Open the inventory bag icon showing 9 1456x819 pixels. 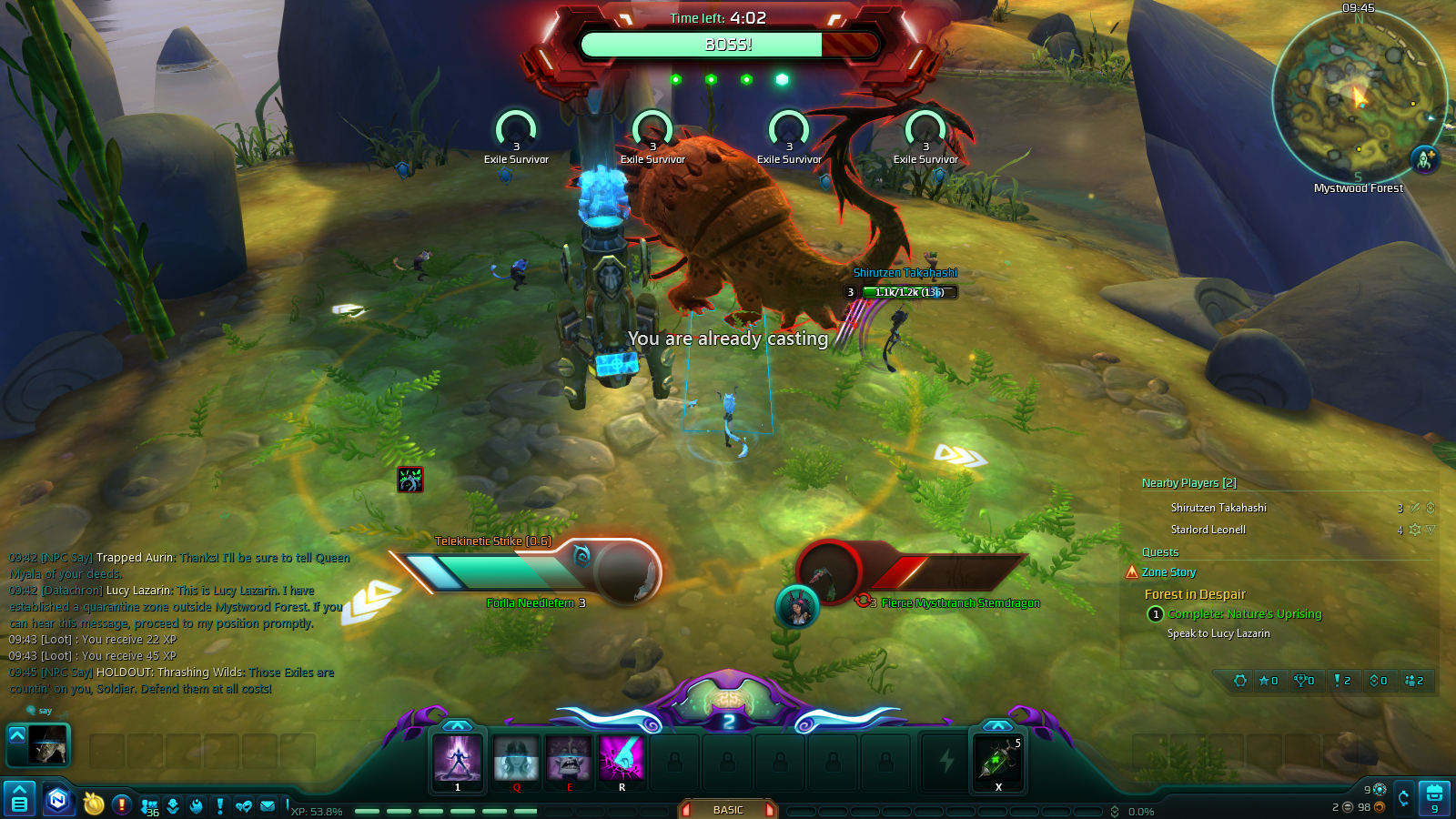(x=1435, y=797)
